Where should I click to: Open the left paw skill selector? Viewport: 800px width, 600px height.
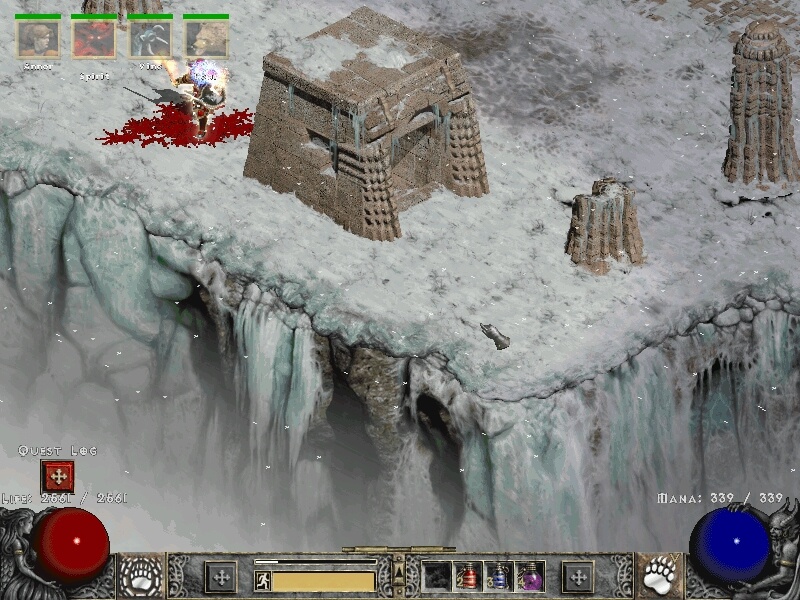[141, 575]
